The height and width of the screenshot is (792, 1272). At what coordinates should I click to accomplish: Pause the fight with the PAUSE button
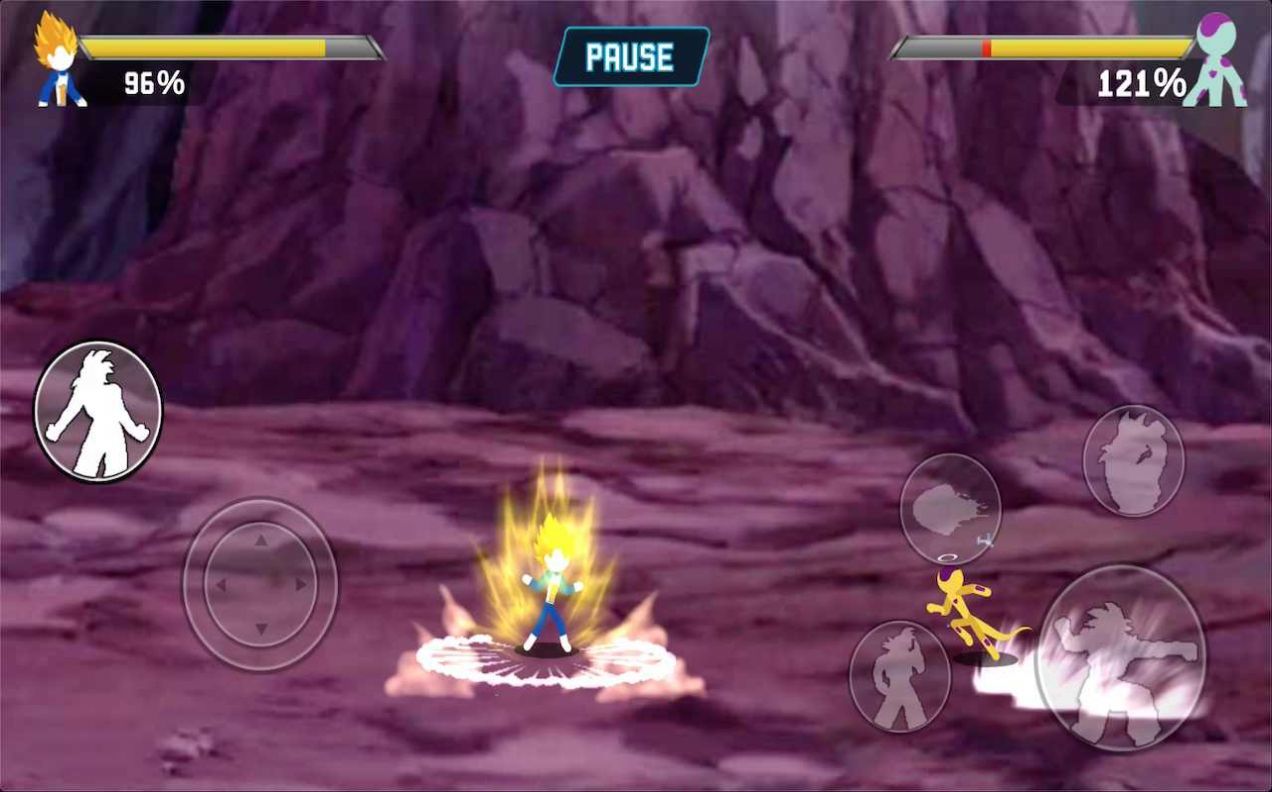click(631, 56)
